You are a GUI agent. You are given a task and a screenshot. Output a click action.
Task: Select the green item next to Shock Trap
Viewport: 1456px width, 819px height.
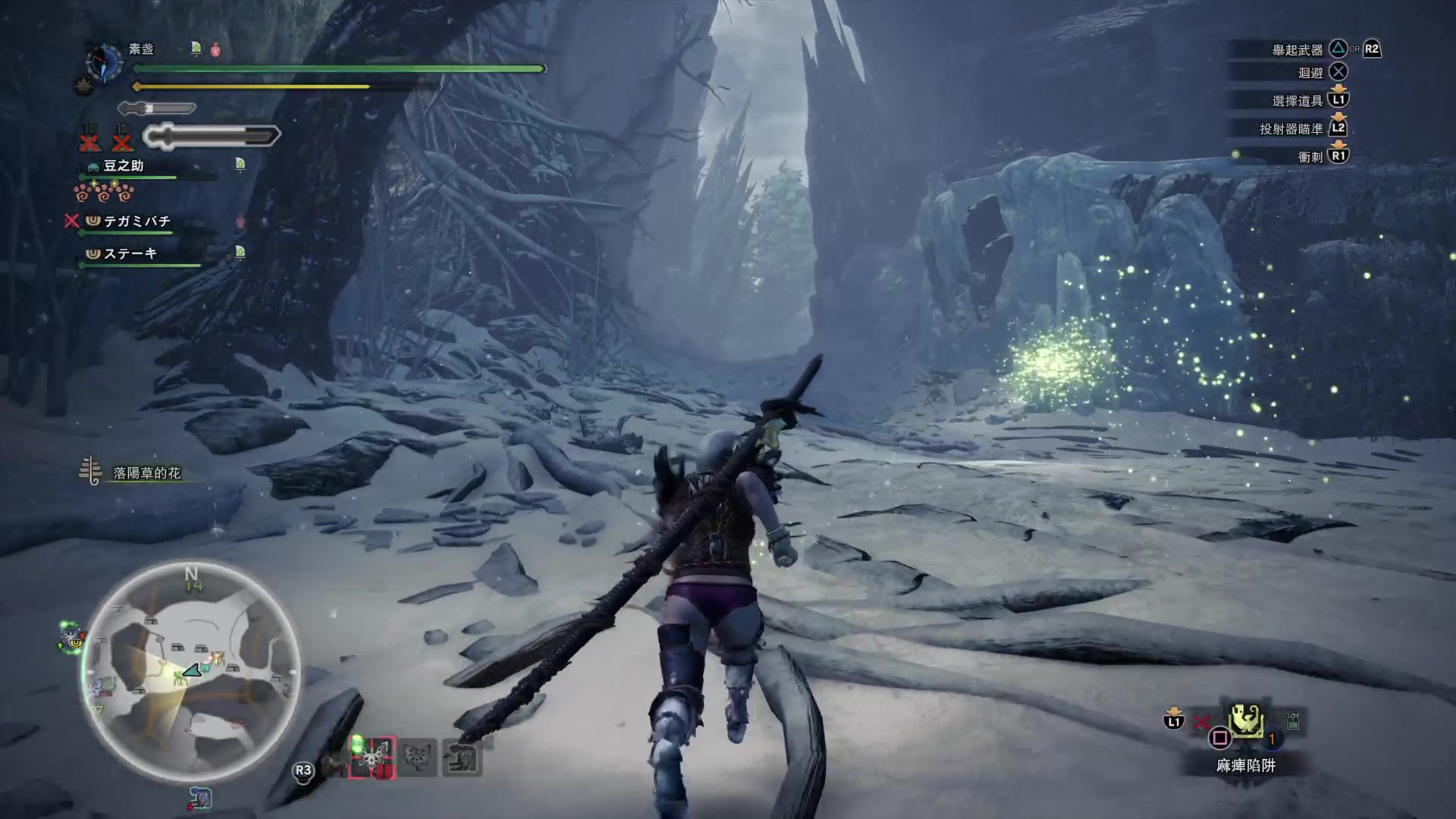pos(1293,722)
